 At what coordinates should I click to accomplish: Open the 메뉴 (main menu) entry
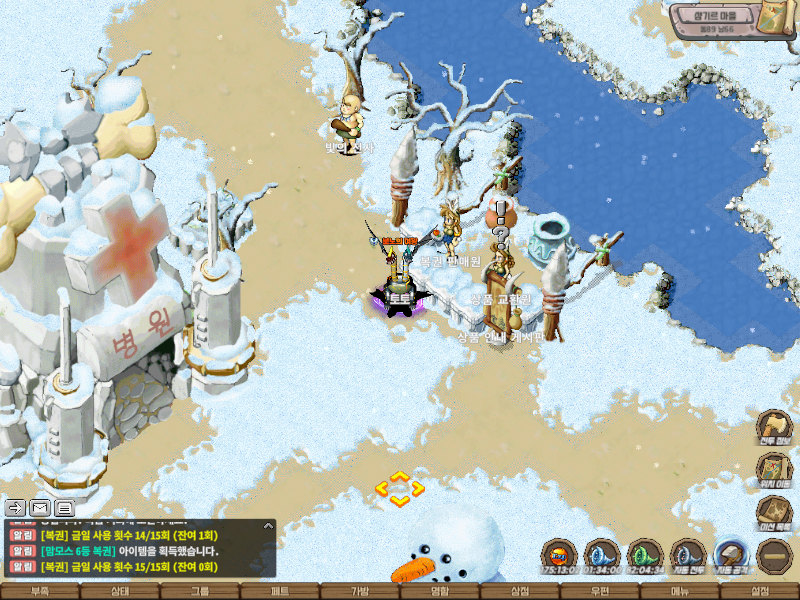click(680, 591)
